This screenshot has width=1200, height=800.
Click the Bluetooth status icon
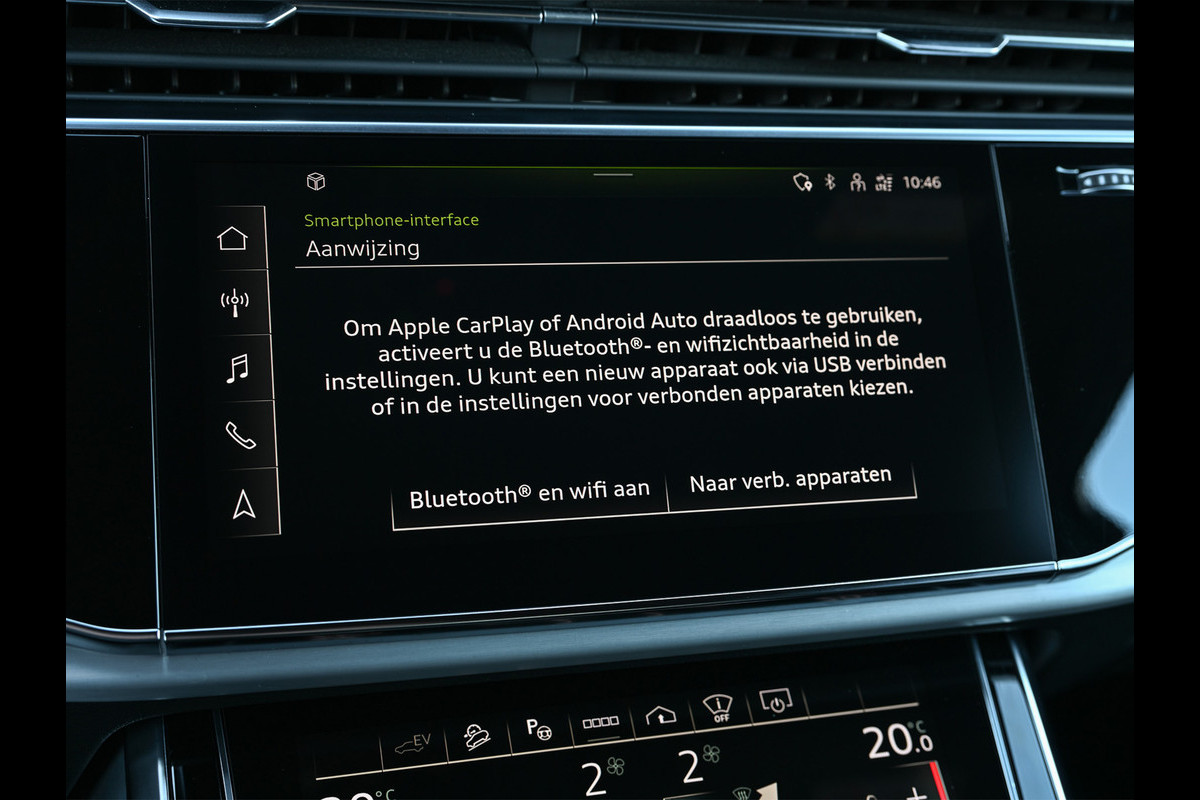[829, 182]
